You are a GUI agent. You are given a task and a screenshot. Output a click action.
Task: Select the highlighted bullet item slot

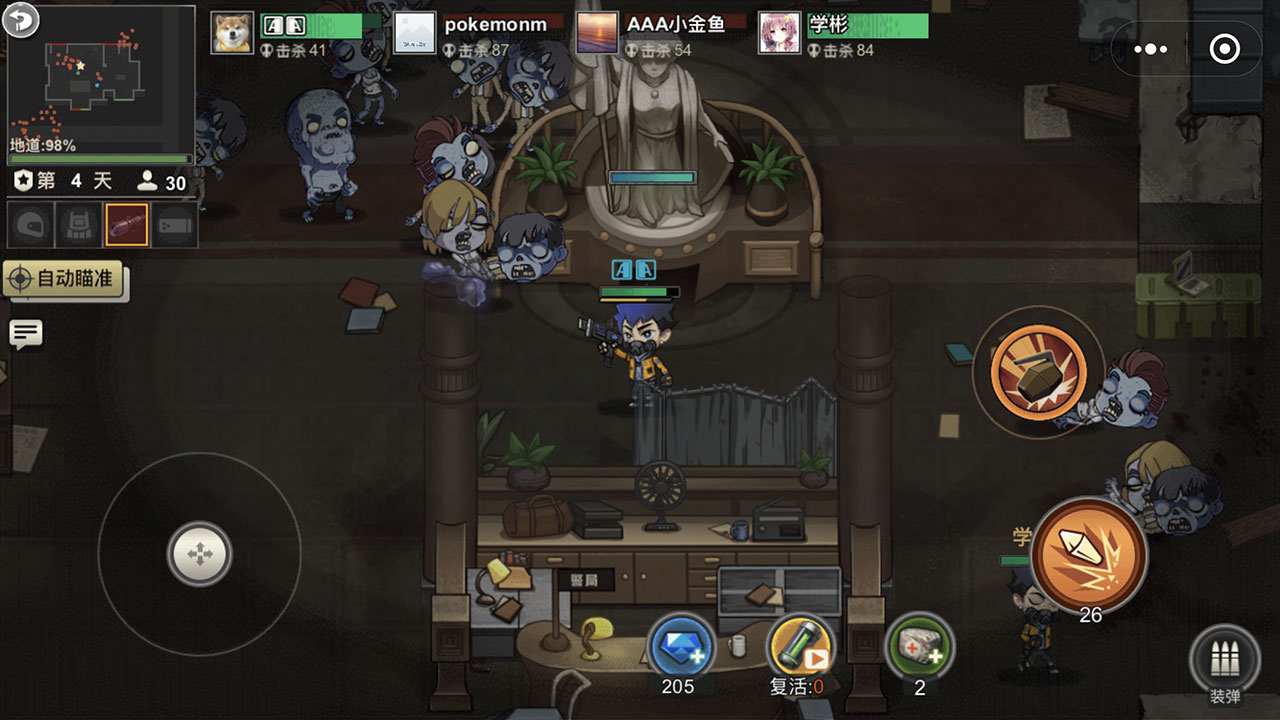(125, 223)
